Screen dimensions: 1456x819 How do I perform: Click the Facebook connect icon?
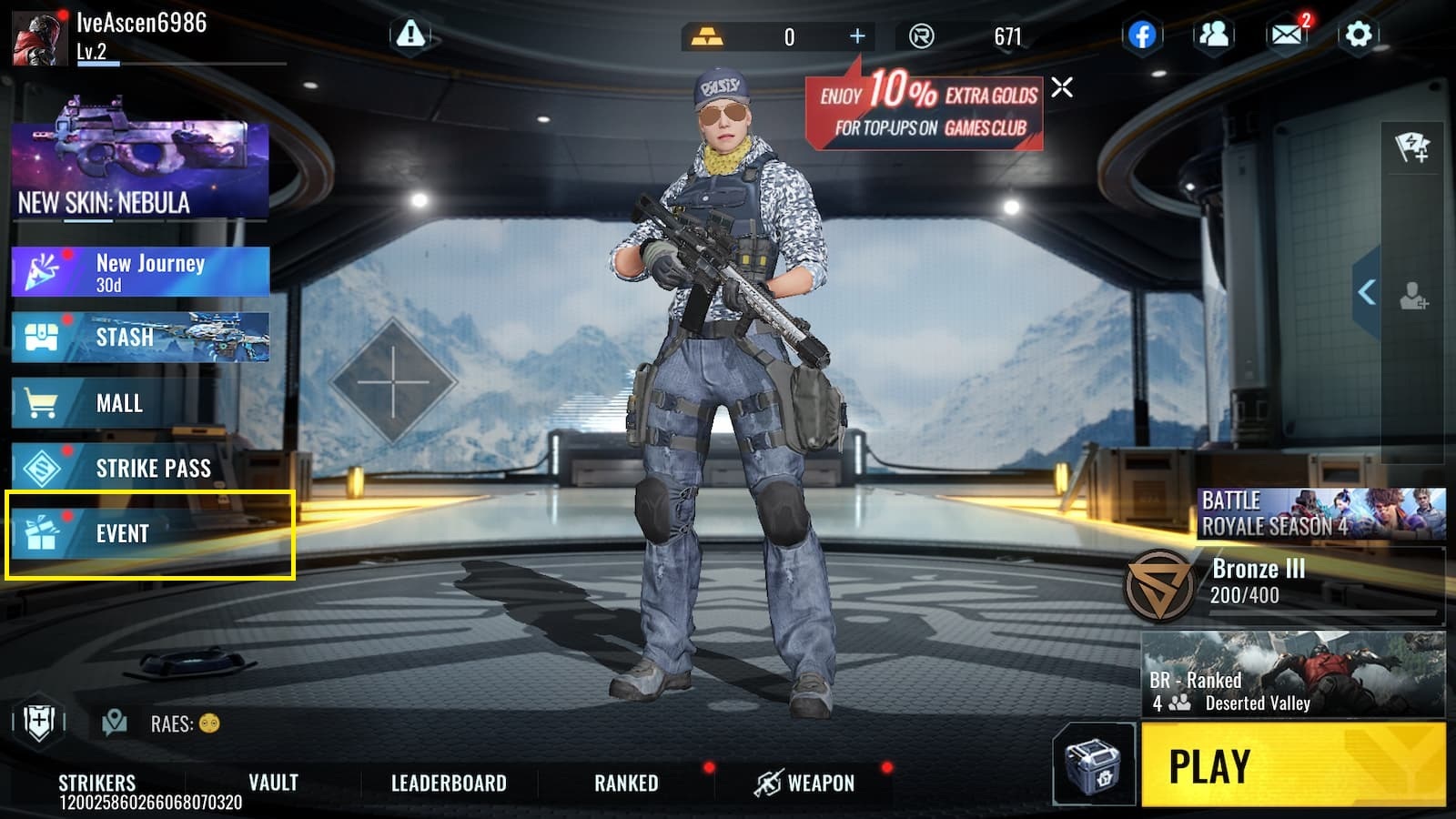(x=1144, y=36)
